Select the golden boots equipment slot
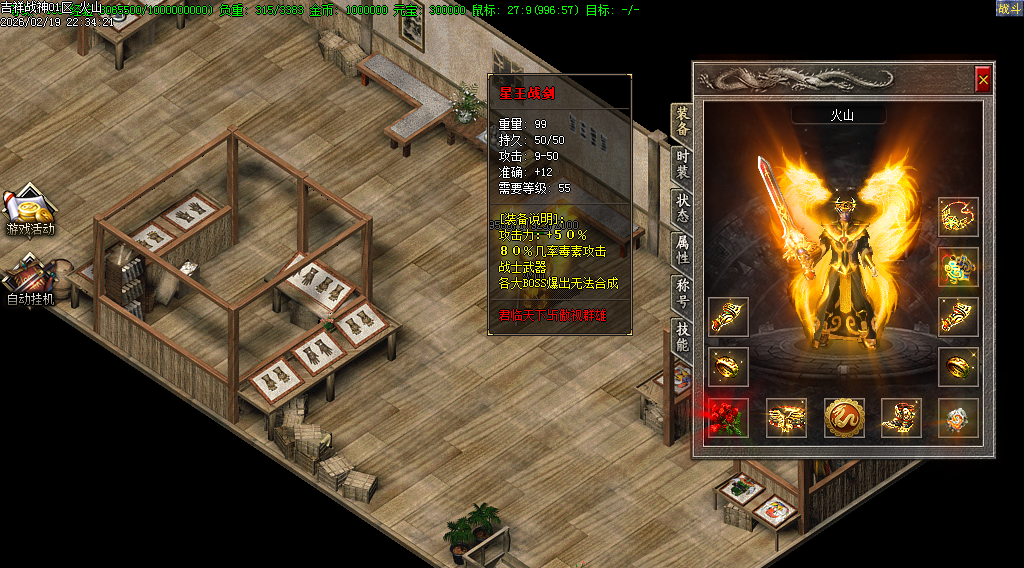 (x=900, y=417)
